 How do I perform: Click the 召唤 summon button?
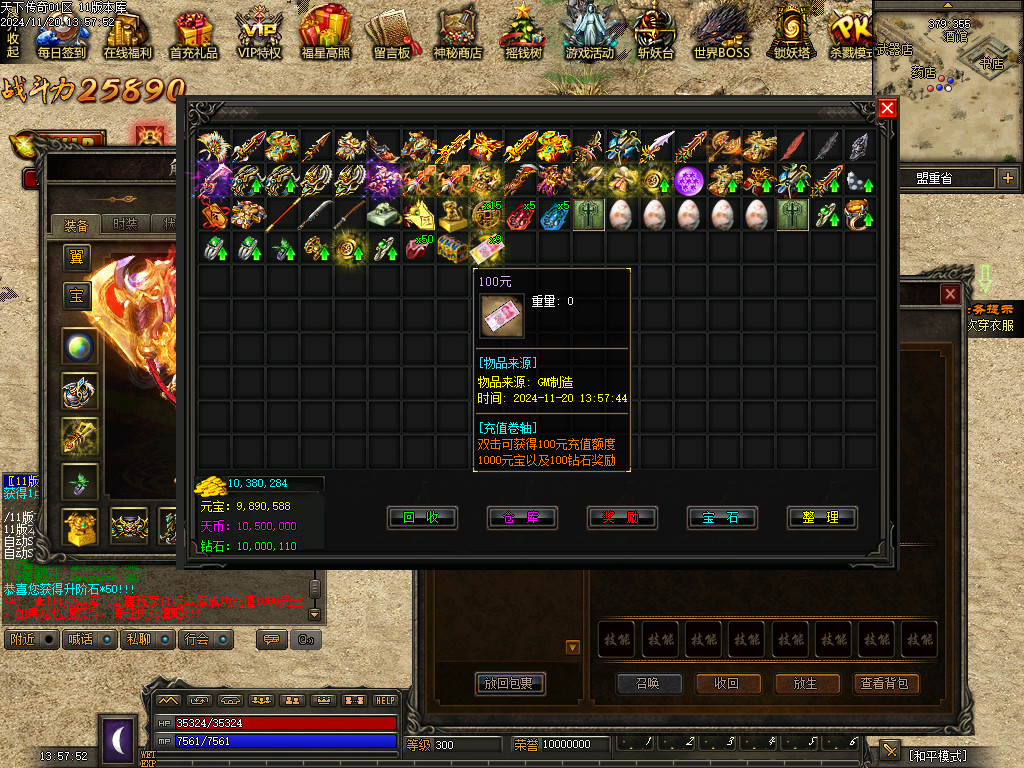[x=649, y=684]
